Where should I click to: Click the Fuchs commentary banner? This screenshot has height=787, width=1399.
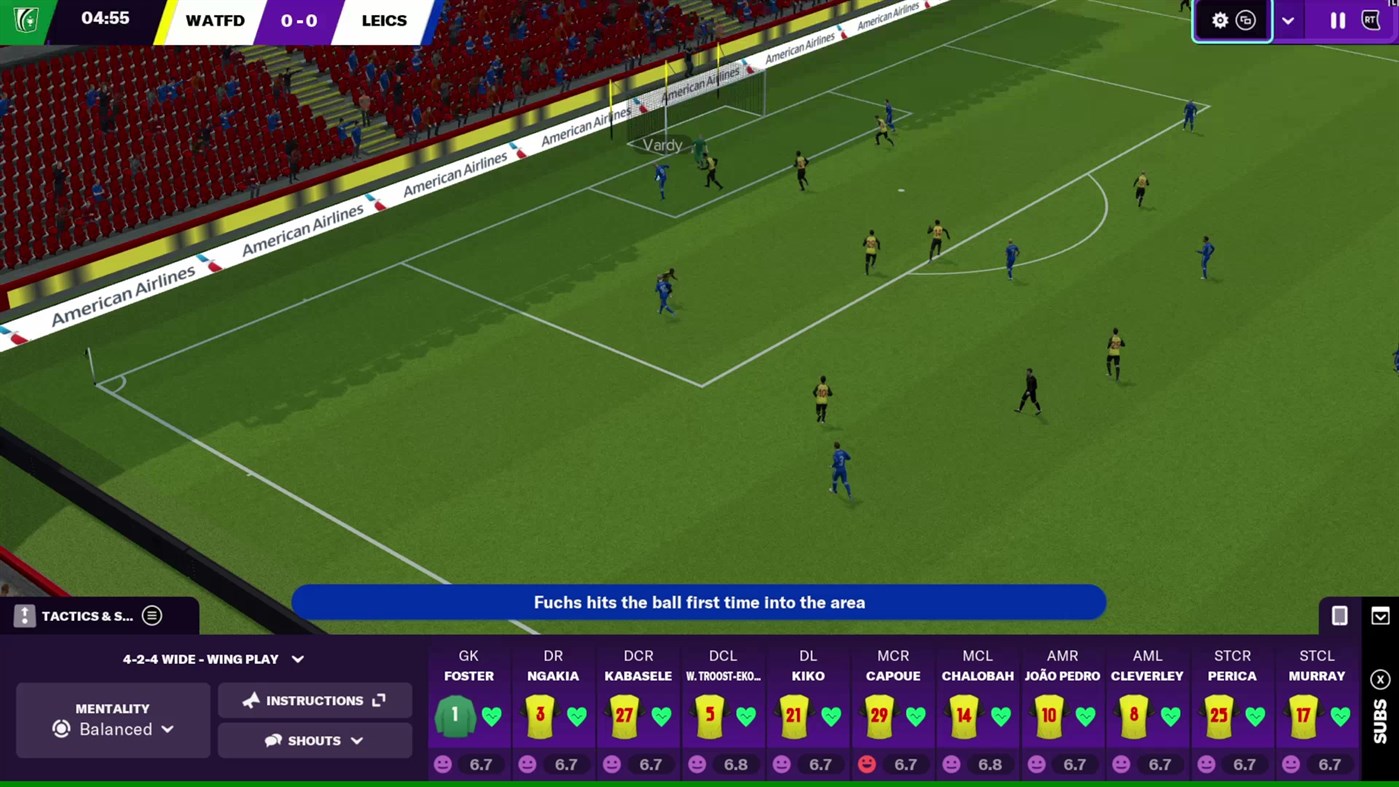(699, 602)
